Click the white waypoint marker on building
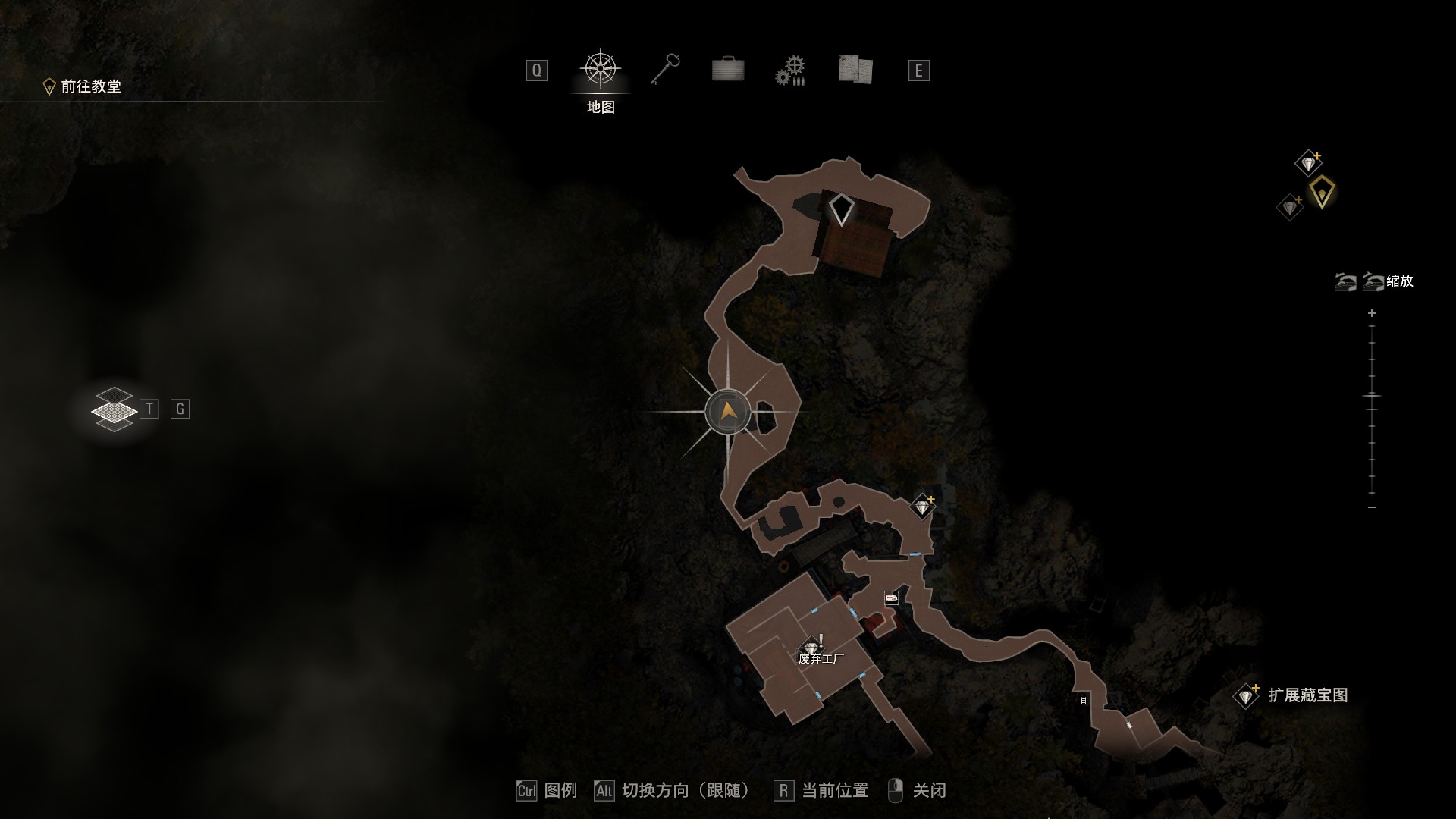Screen dimensions: 1456x819 [841, 209]
